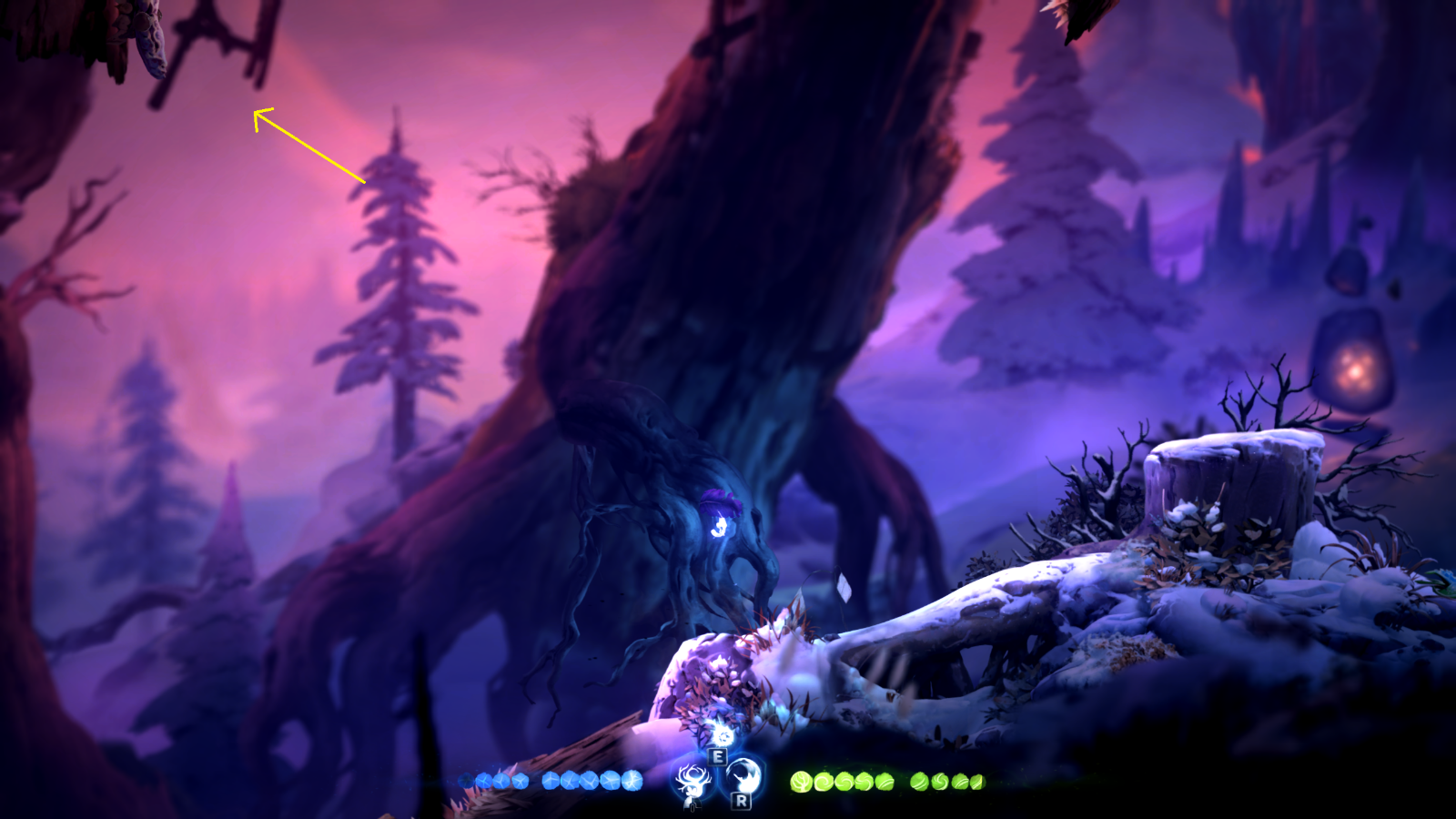Click the gap between energy and health cell groups
Image resolution: width=1456 pixels, height=819 pixels.
[x=778, y=781]
